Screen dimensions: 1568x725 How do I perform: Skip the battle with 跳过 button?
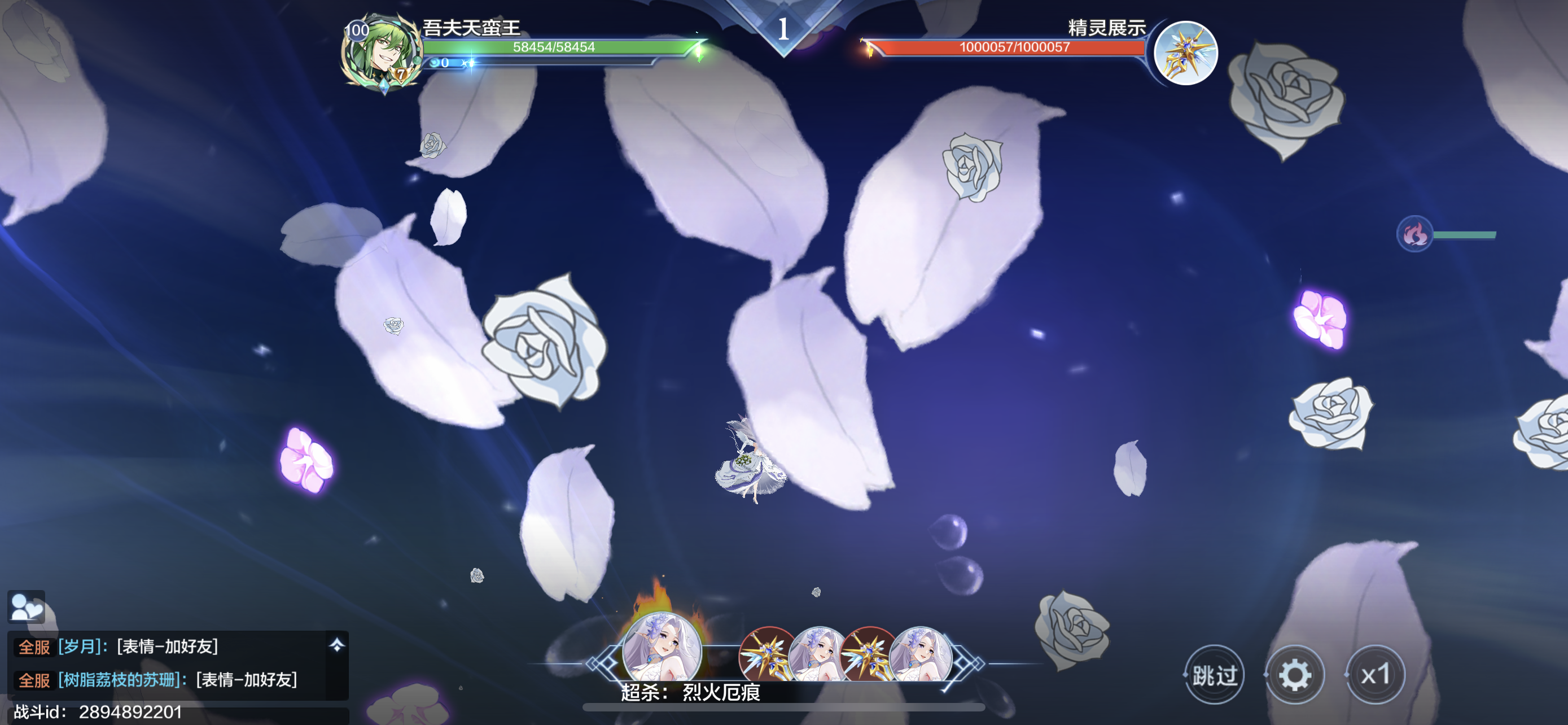click(x=1214, y=675)
